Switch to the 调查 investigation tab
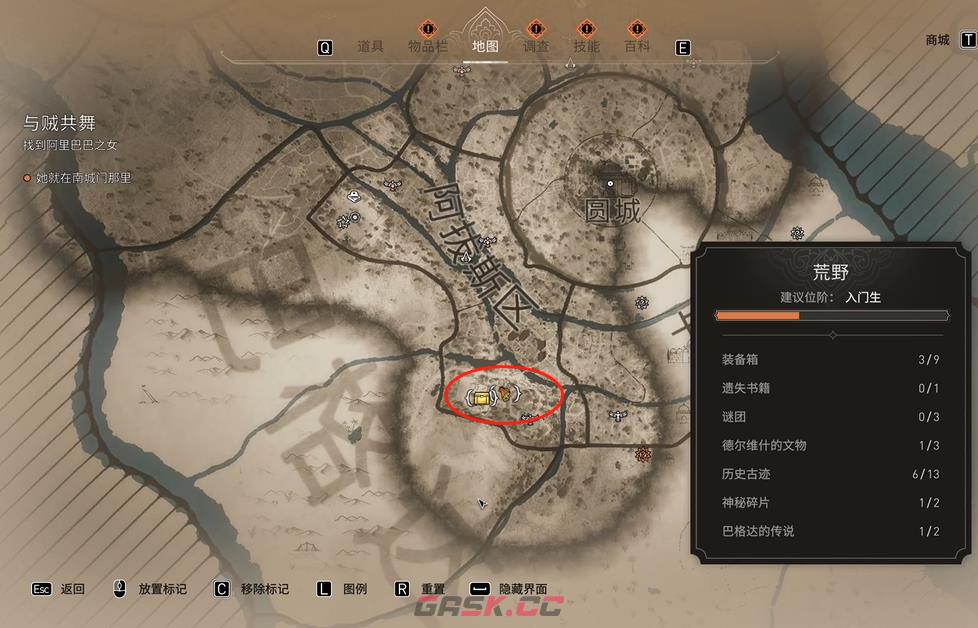This screenshot has height=628, width=978. point(536,46)
